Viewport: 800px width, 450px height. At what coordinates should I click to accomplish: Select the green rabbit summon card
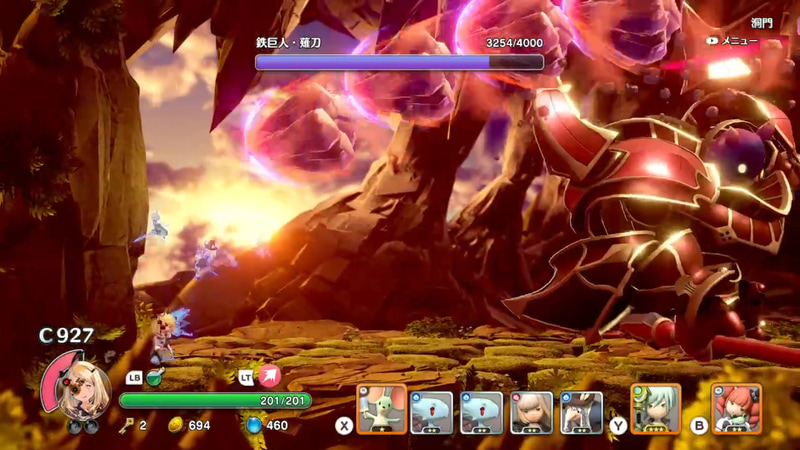382,410
